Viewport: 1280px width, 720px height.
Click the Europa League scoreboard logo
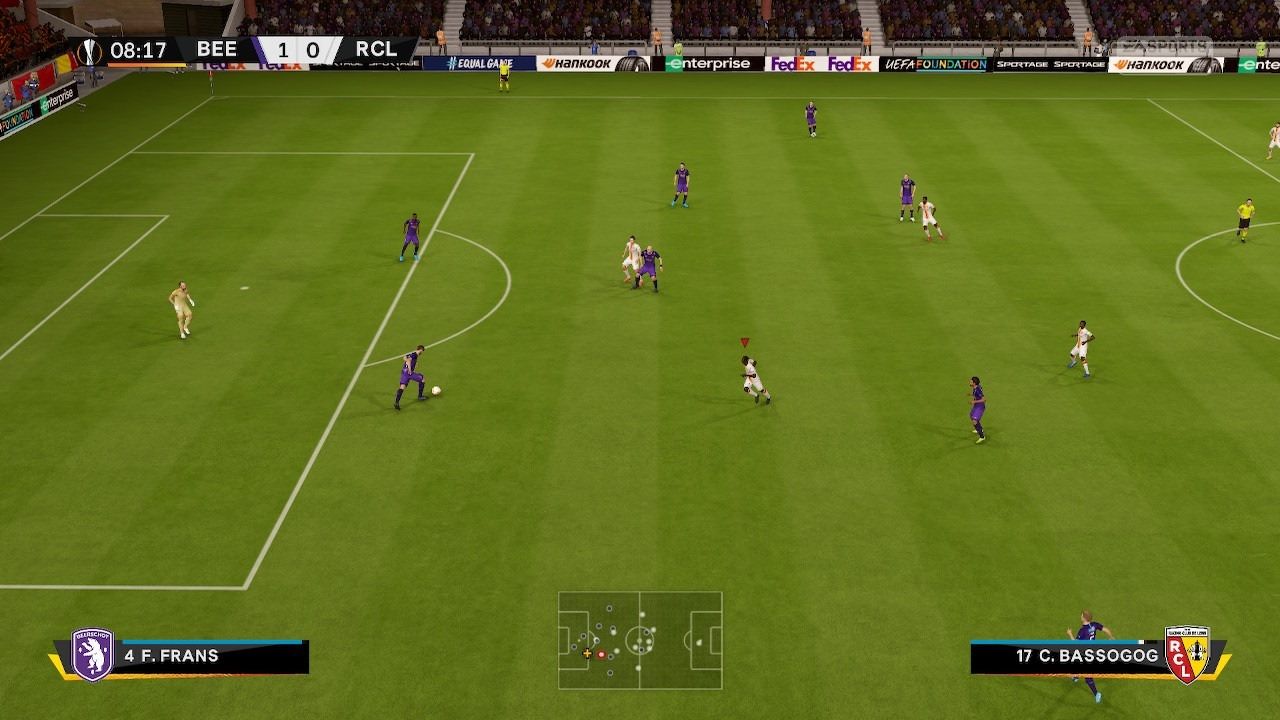click(90, 51)
